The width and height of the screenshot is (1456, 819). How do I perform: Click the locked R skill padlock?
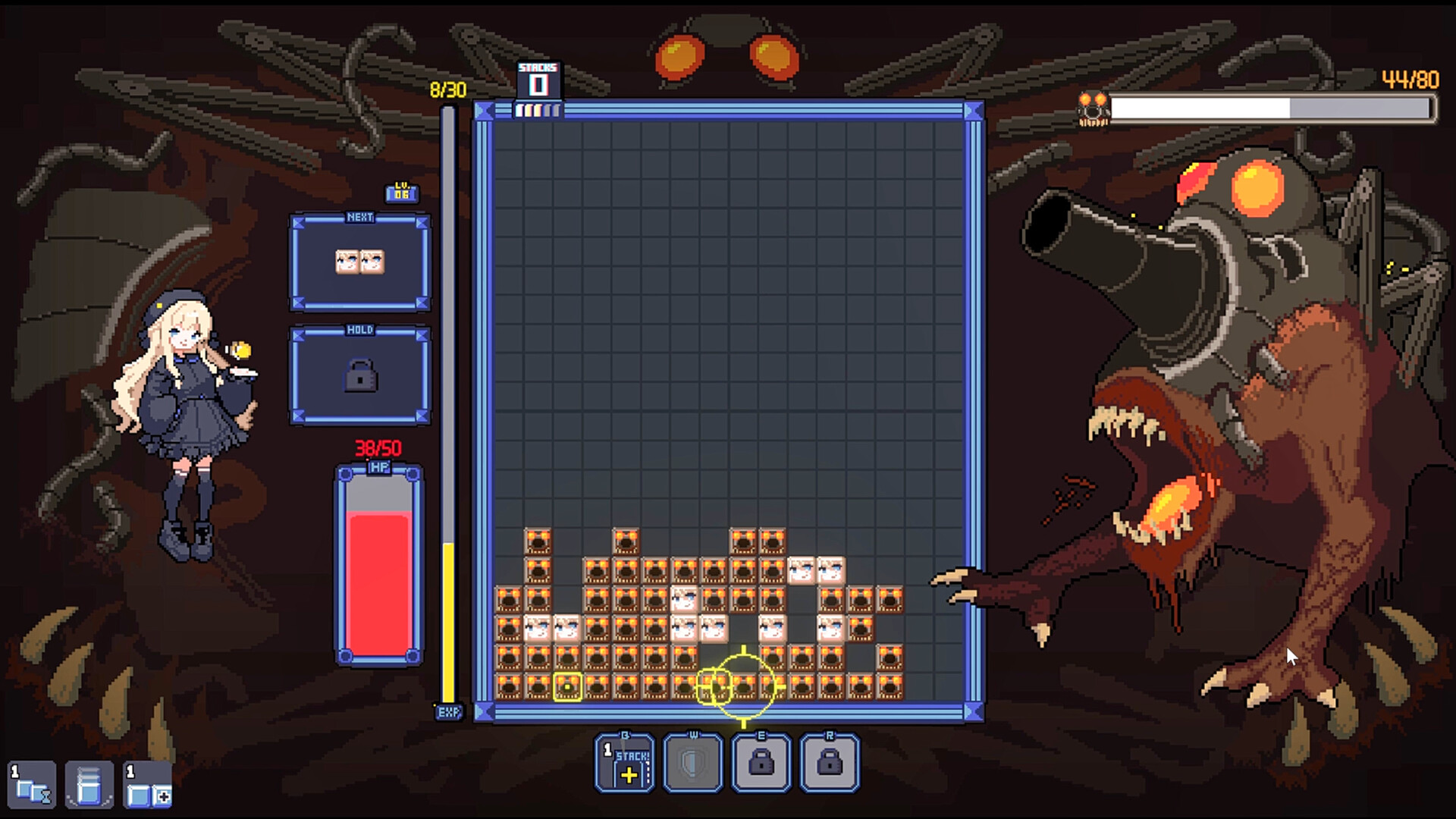[829, 764]
